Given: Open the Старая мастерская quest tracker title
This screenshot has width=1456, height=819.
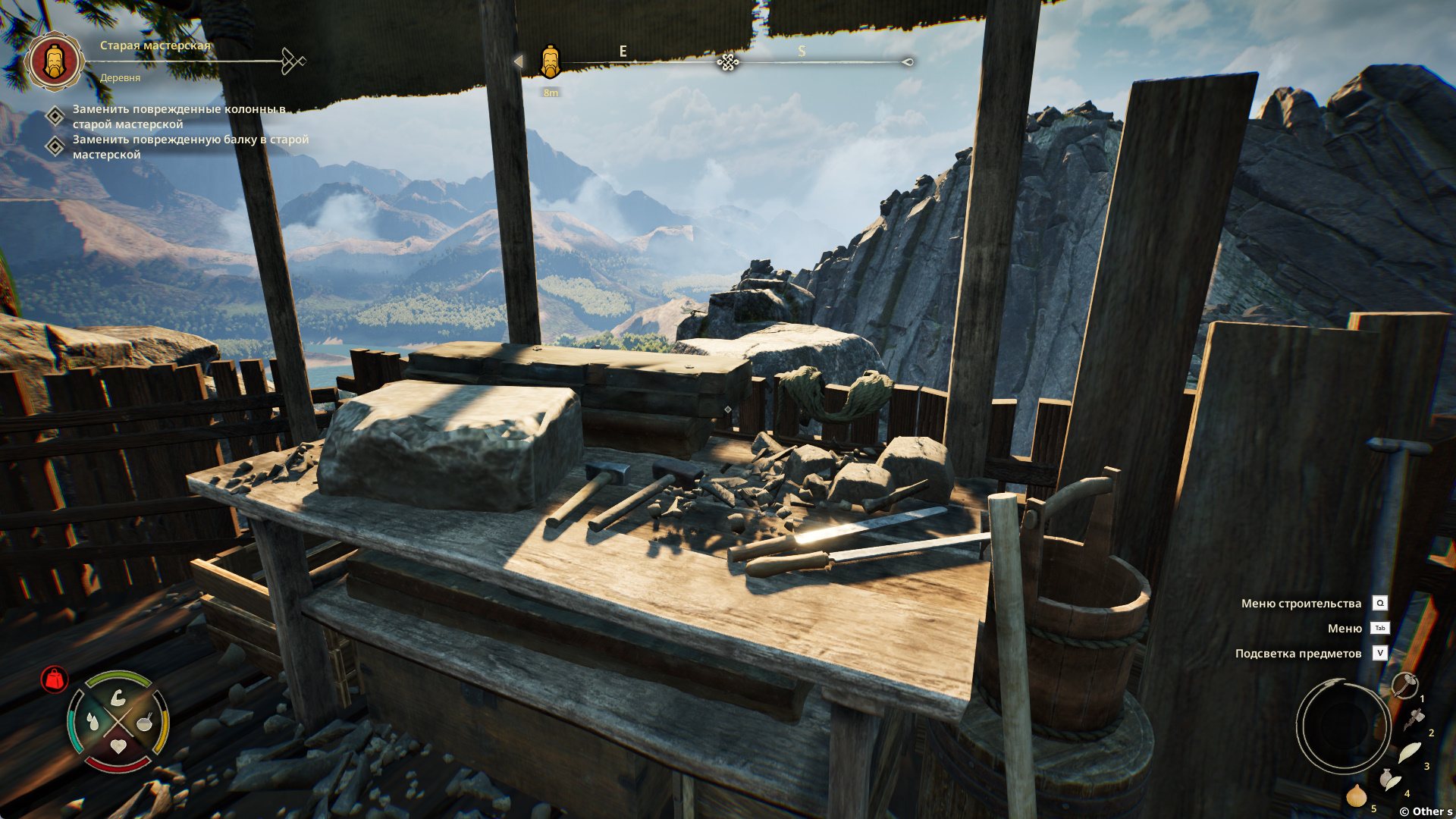Looking at the screenshot, I should (x=155, y=45).
